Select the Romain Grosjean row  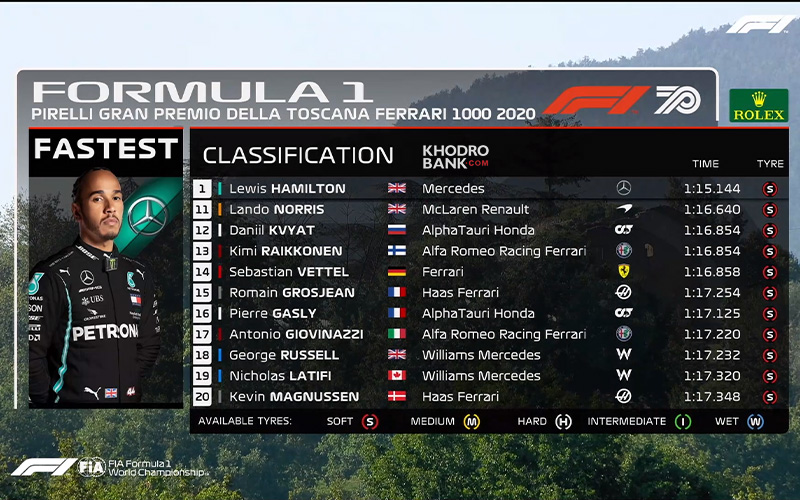488,293
